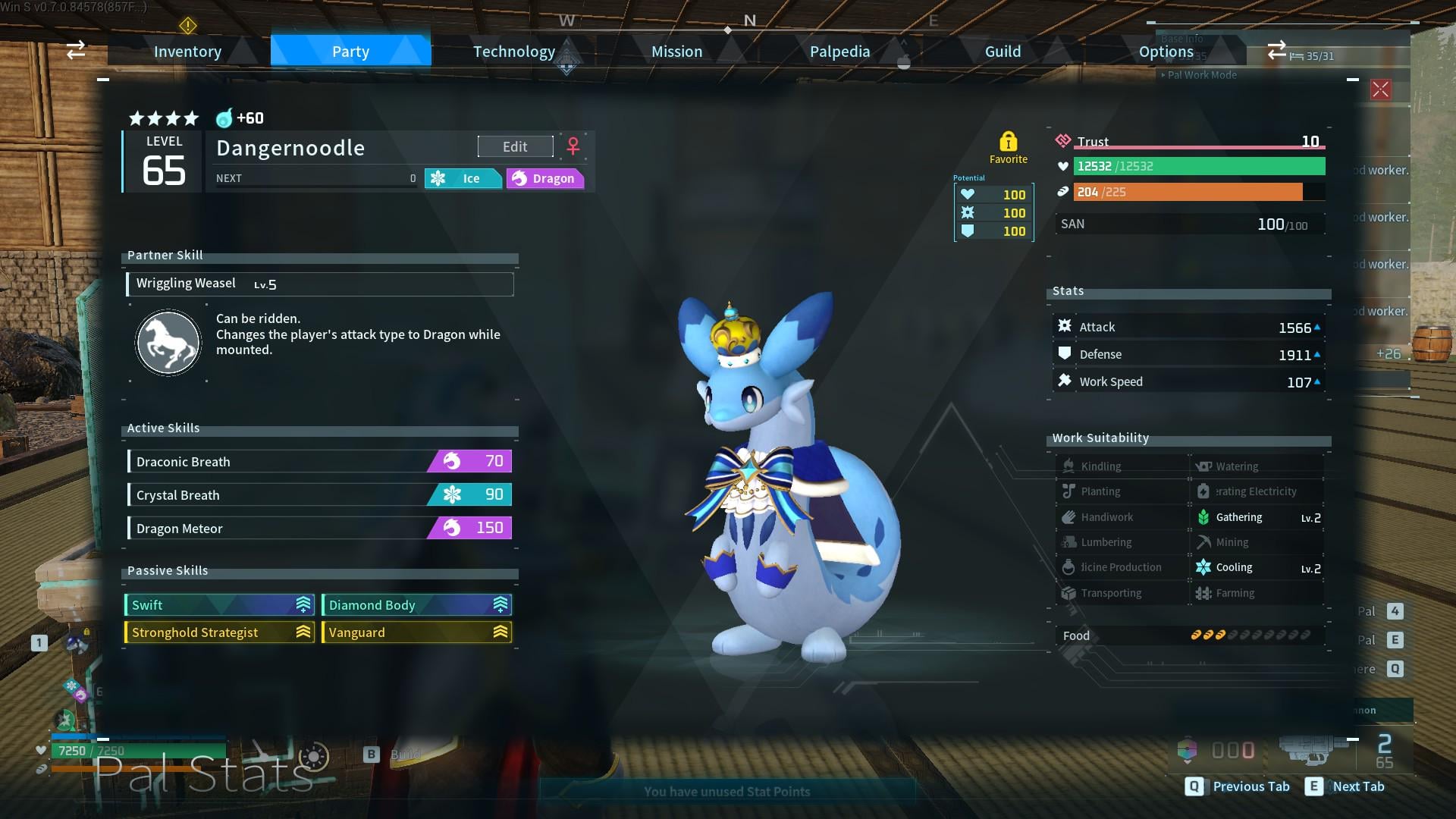This screenshot has height=819, width=1456.
Task: View the Stronghold Strategist passive skill
Action: [219, 632]
